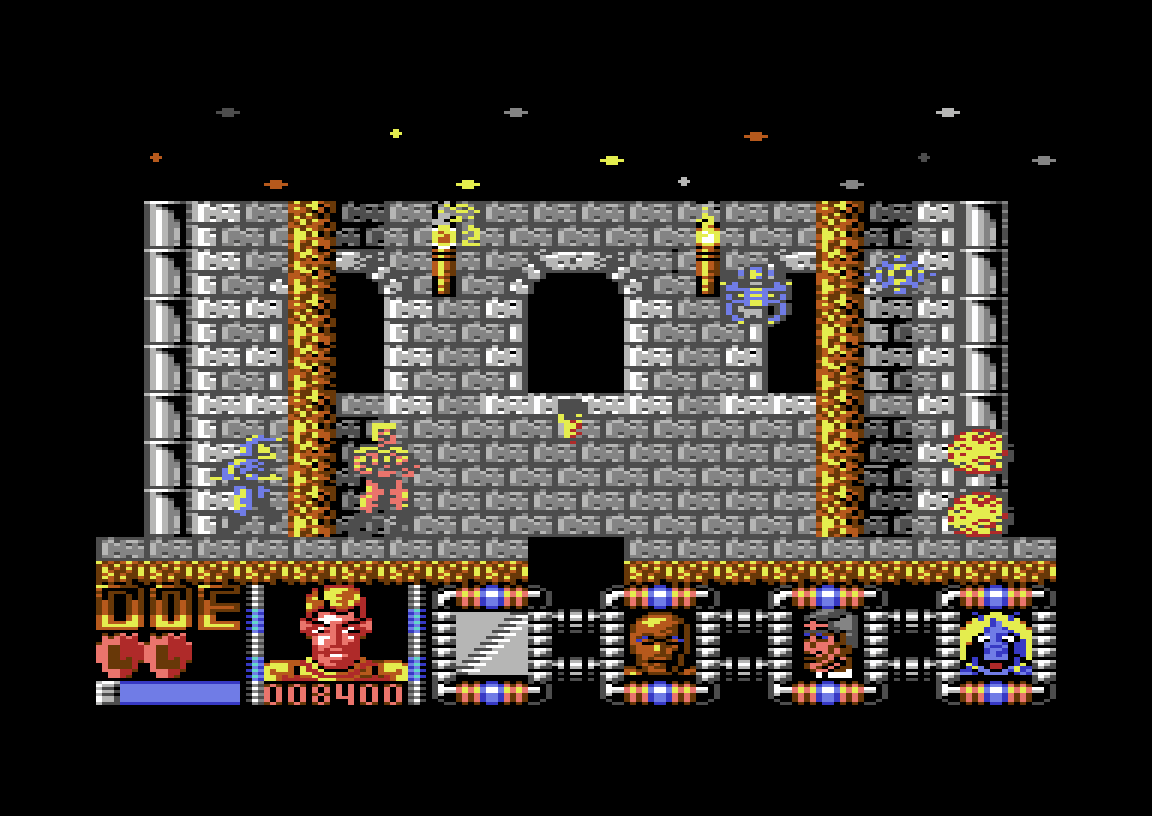Choose the brown-faced character portrait
The height and width of the screenshot is (816, 1152).
point(659,643)
